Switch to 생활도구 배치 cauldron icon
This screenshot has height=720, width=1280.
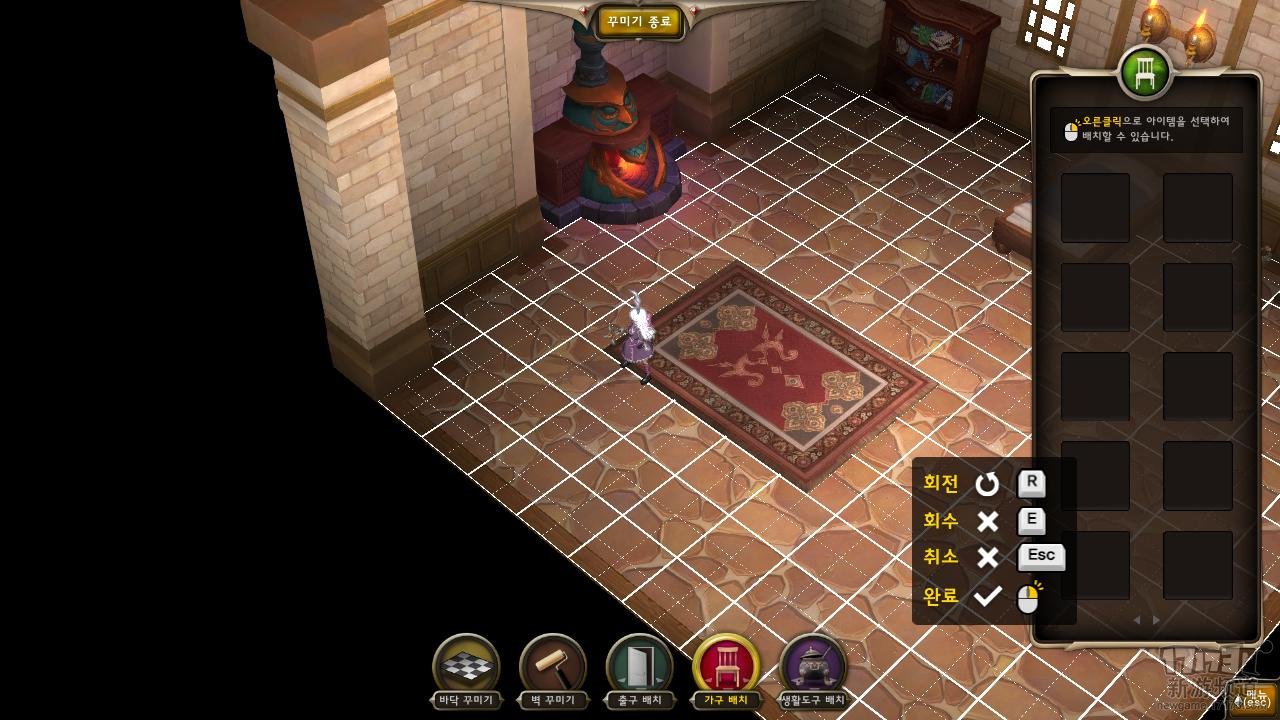coord(813,665)
